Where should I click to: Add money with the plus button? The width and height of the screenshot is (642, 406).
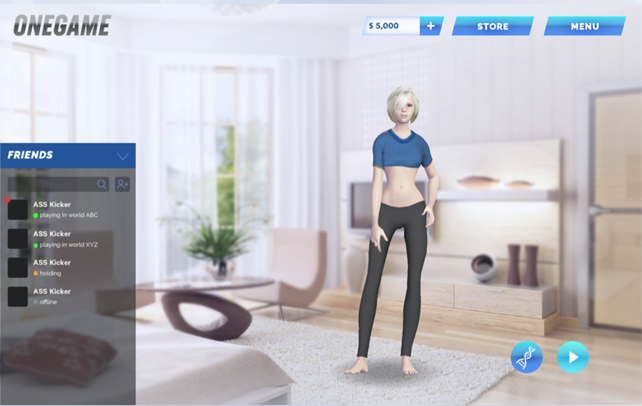[x=431, y=26]
